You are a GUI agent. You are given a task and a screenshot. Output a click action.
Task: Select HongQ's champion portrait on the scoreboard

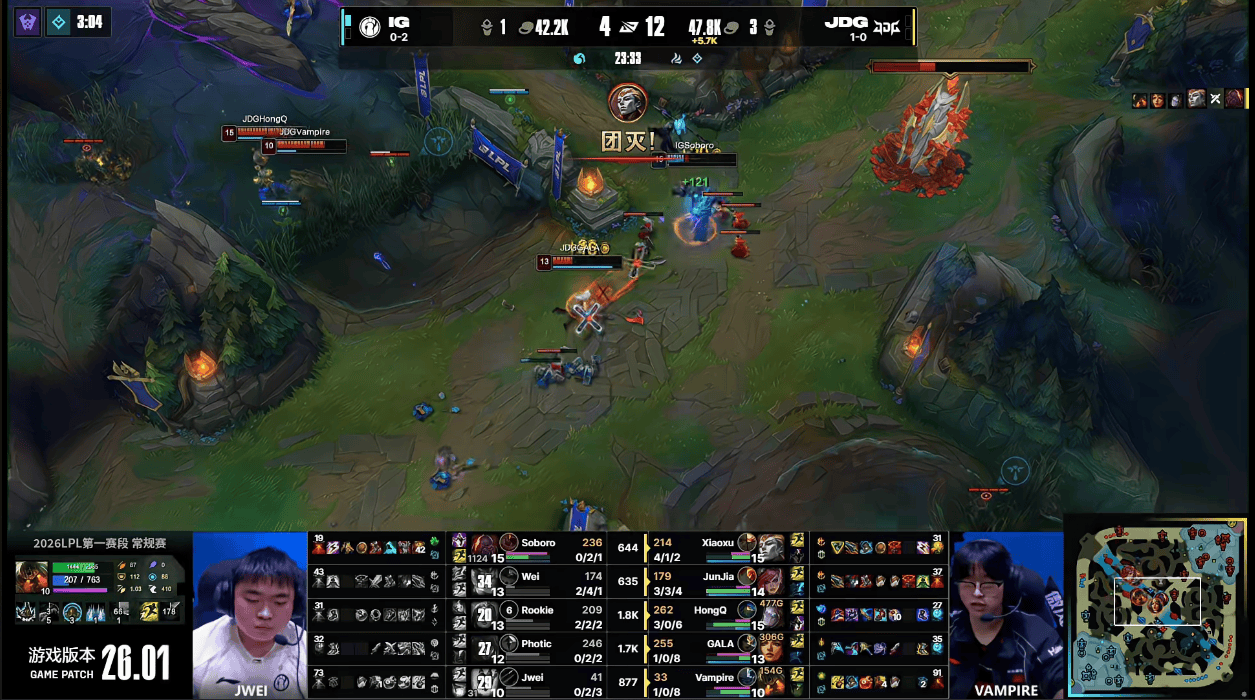coord(772,613)
